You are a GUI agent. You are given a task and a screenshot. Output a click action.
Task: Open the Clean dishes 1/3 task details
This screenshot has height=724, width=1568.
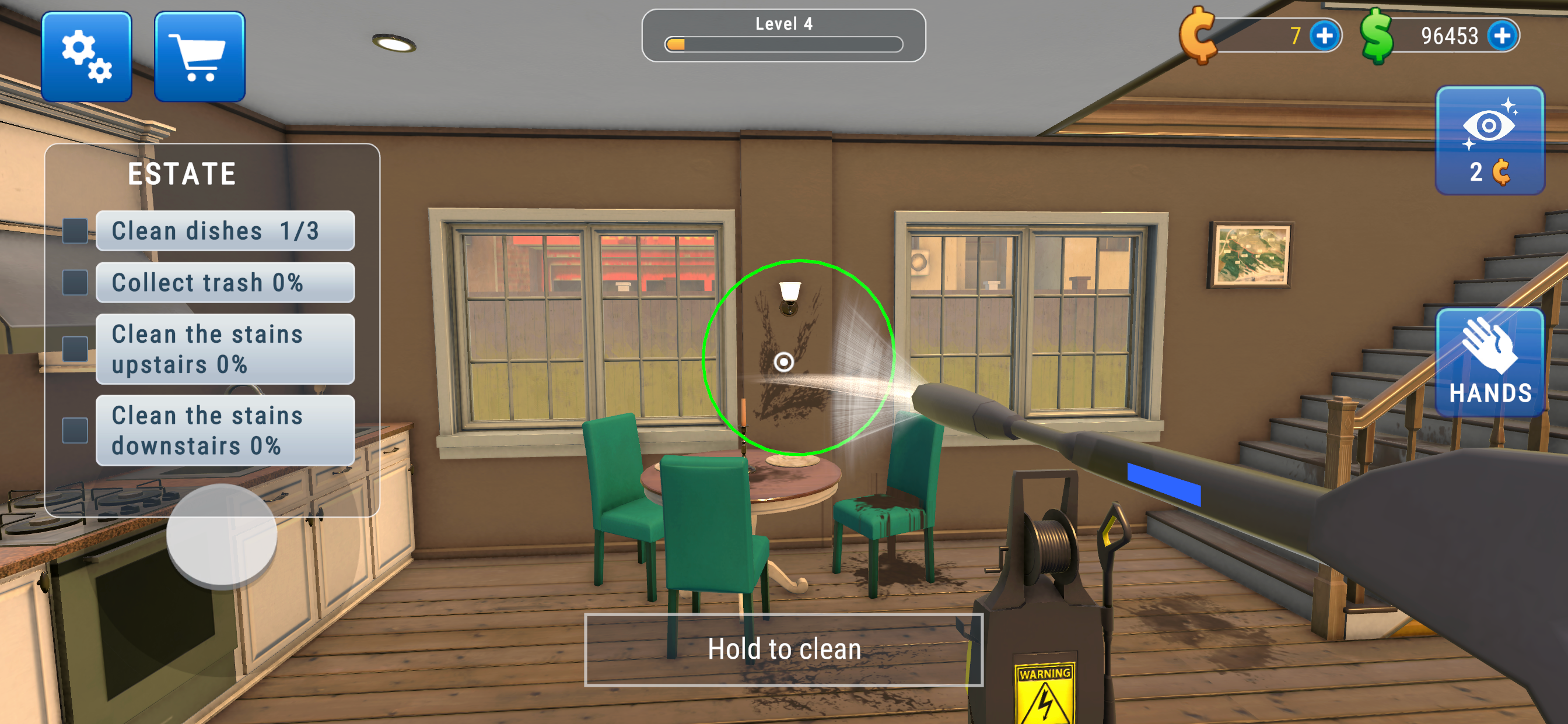[x=225, y=231]
